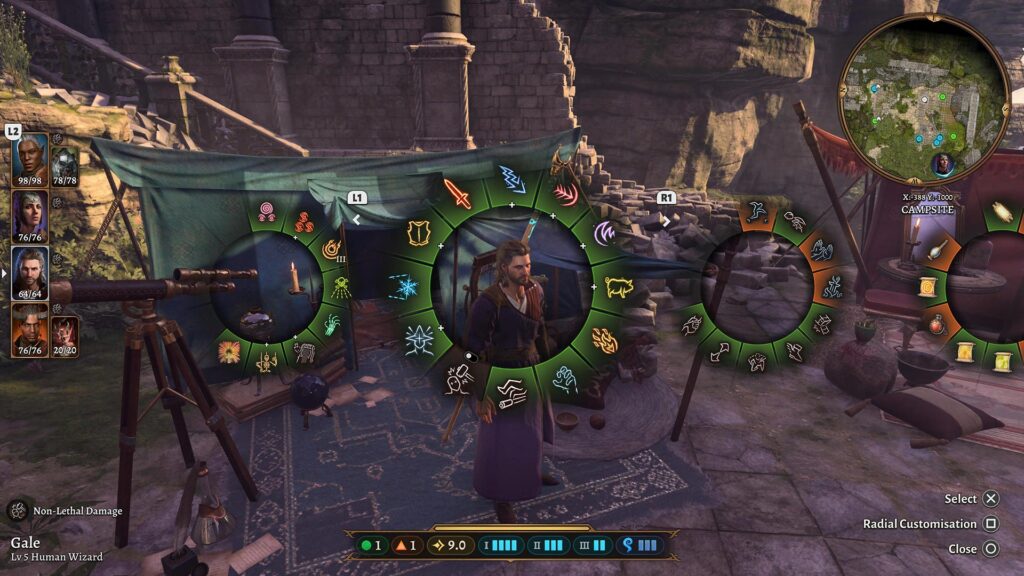
Task: Cast the orange flames spell
Action: pos(604,341)
